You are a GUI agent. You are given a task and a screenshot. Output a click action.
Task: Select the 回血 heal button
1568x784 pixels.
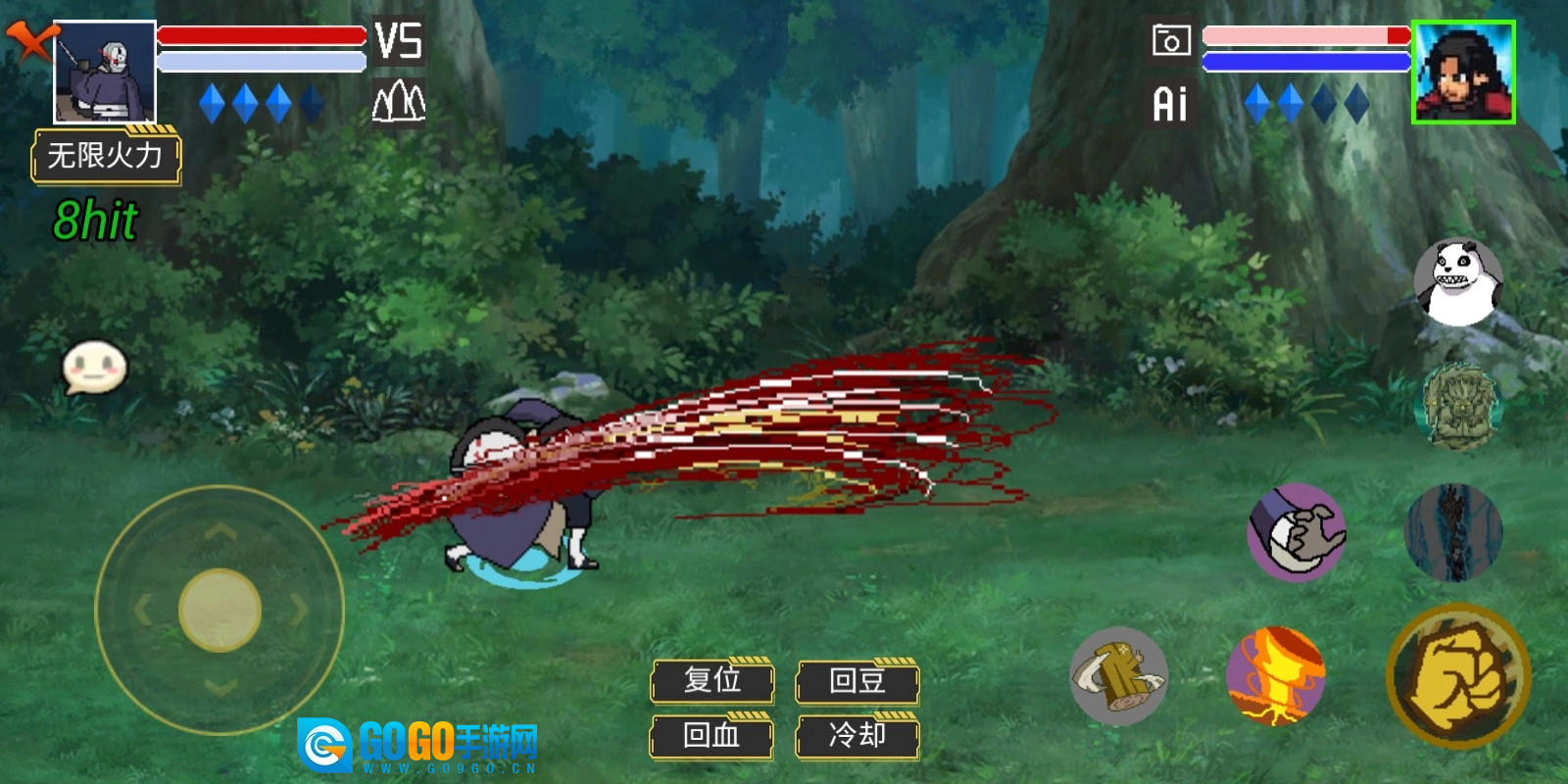(712, 736)
